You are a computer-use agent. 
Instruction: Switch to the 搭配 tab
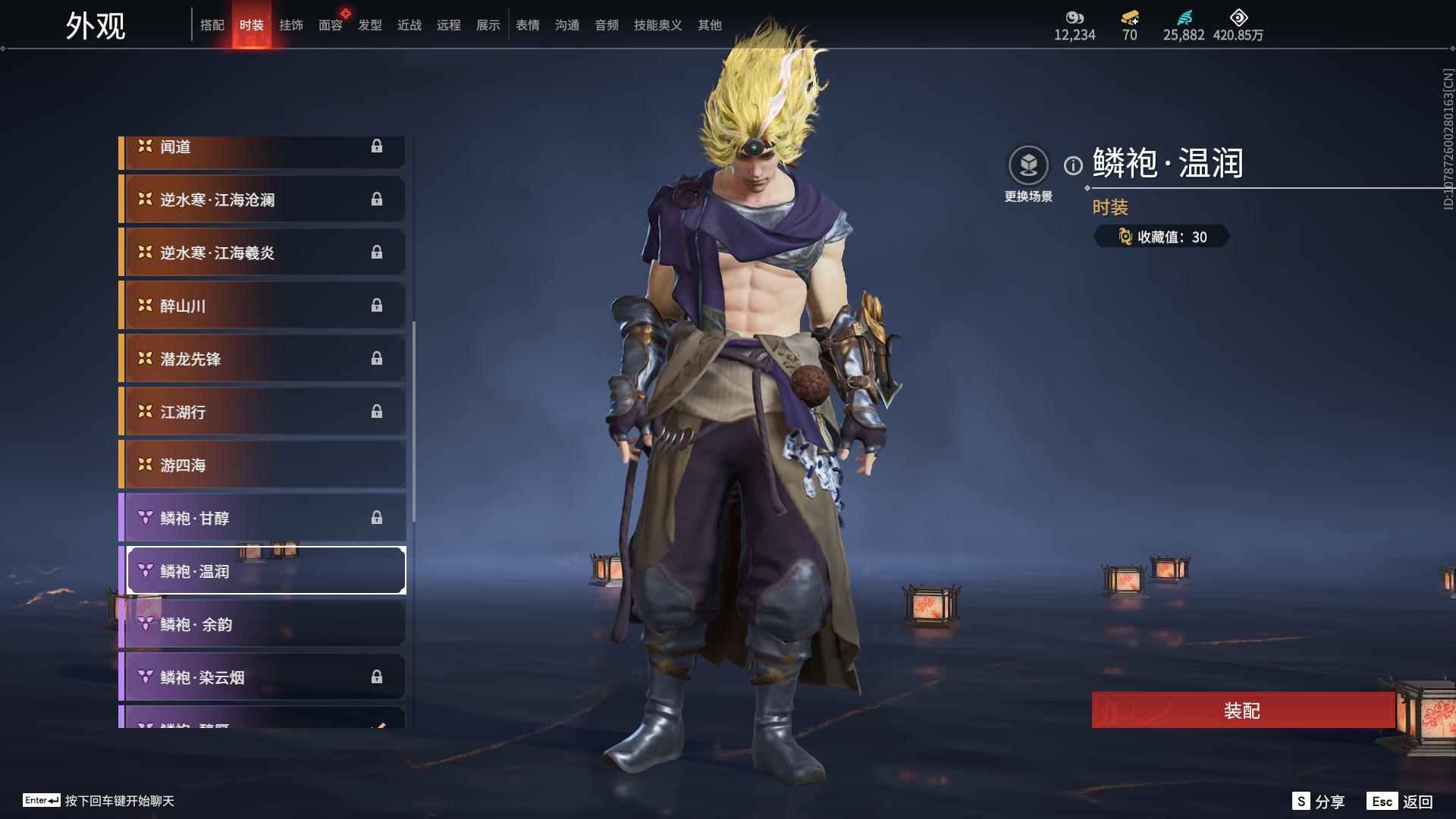pyautogui.click(x=212, y=25)
